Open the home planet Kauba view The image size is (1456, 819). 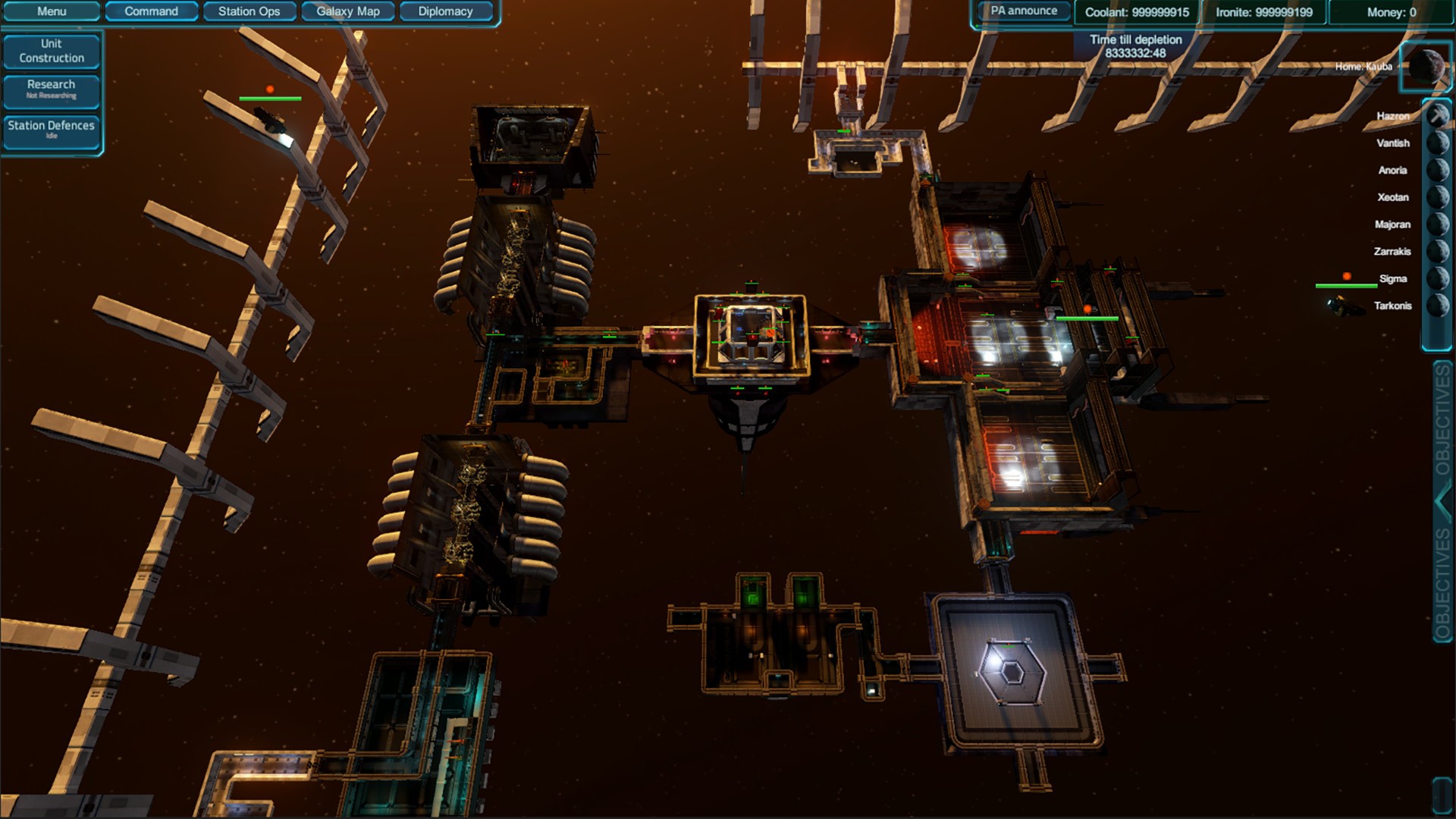[x=1428, y=67]
